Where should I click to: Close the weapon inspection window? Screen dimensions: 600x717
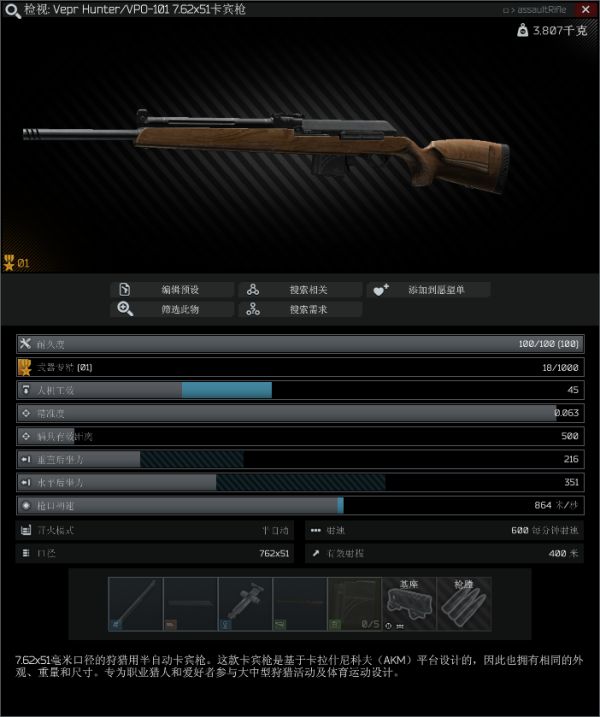point(585,9)
